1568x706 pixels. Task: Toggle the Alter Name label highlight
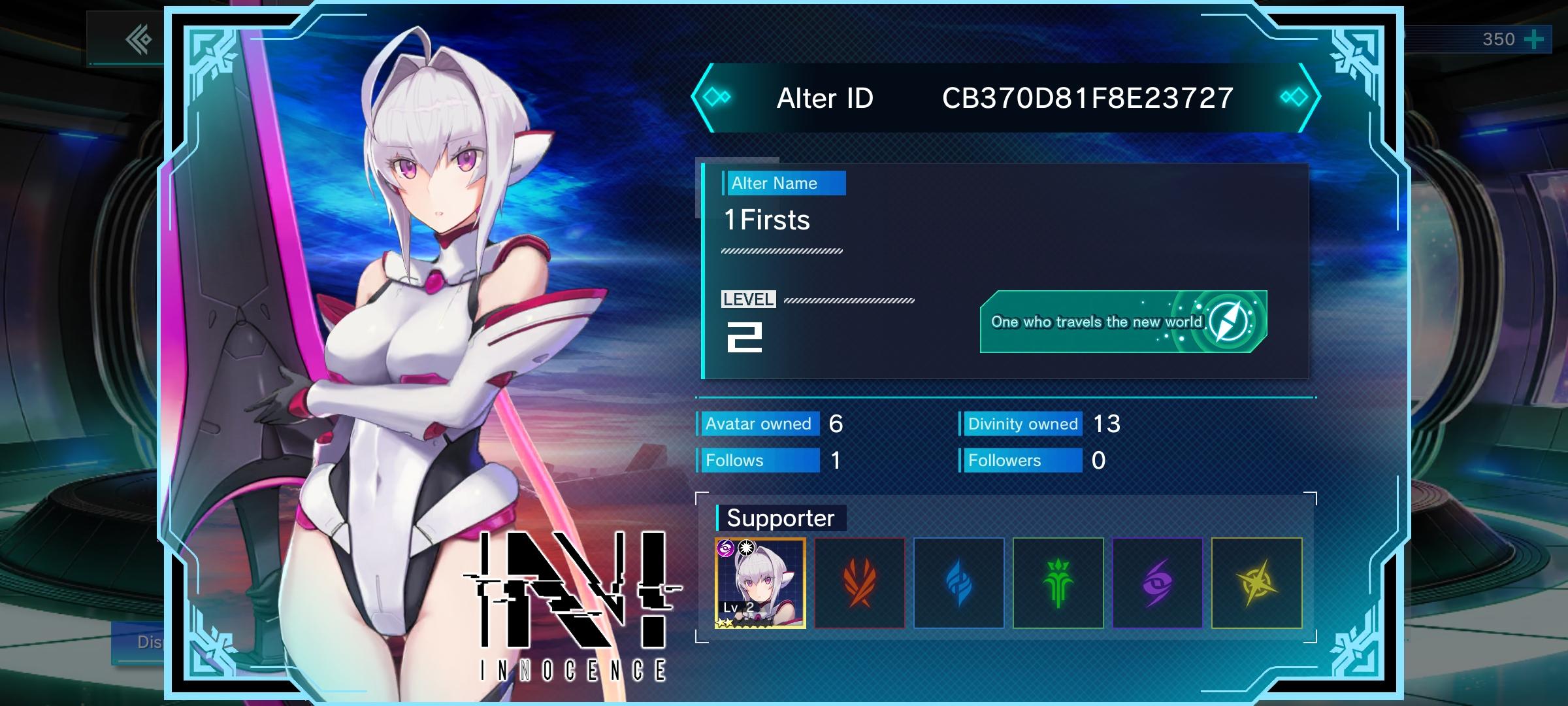[x=783, y=183]
